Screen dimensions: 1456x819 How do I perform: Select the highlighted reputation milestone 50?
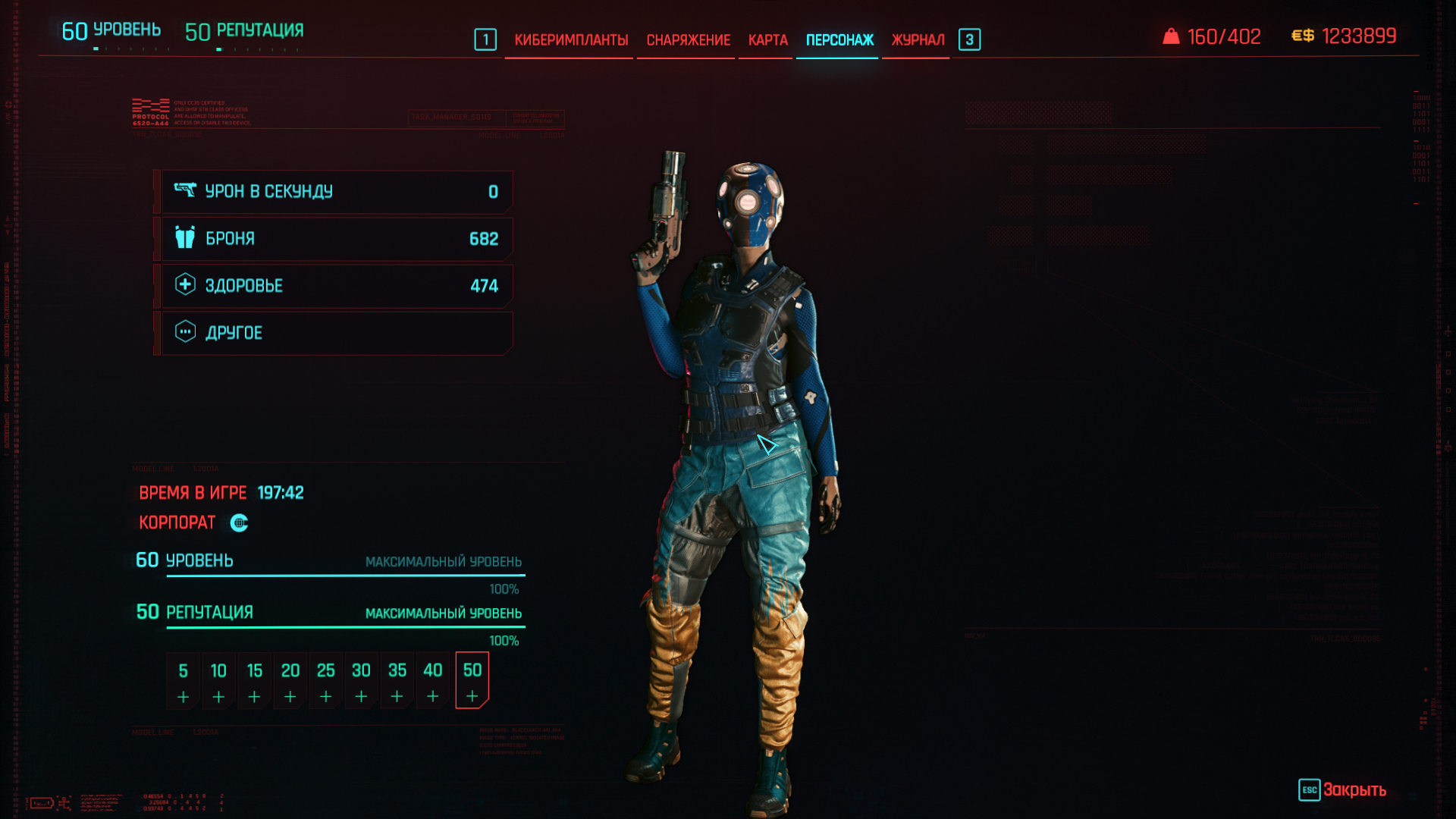tap(472, 681)
